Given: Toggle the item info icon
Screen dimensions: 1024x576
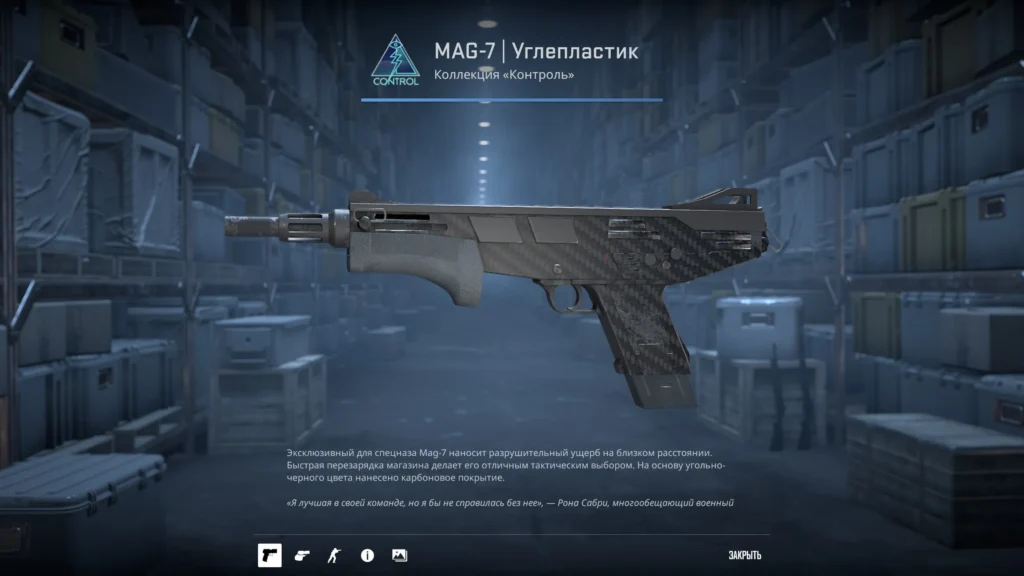Looking at the screenshot, I should (367, 555).
